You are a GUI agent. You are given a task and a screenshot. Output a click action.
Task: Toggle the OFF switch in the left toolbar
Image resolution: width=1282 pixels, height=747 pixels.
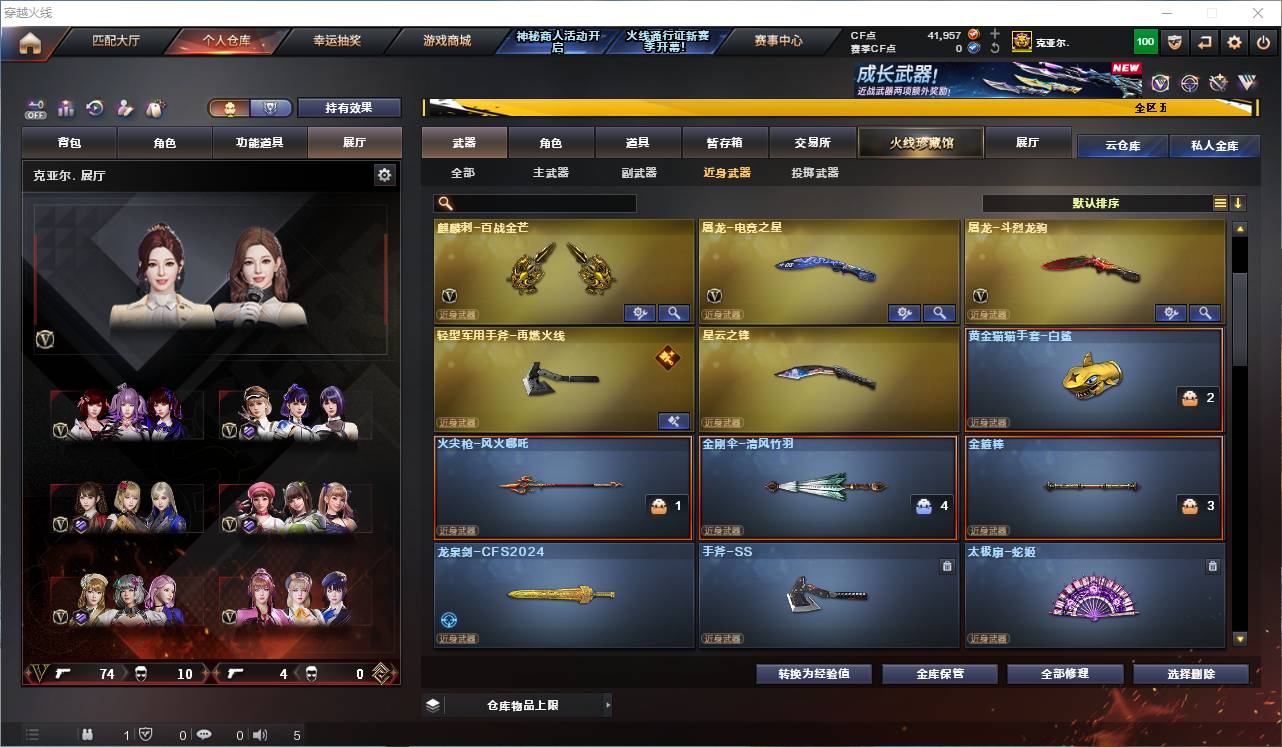click(36, 108)
